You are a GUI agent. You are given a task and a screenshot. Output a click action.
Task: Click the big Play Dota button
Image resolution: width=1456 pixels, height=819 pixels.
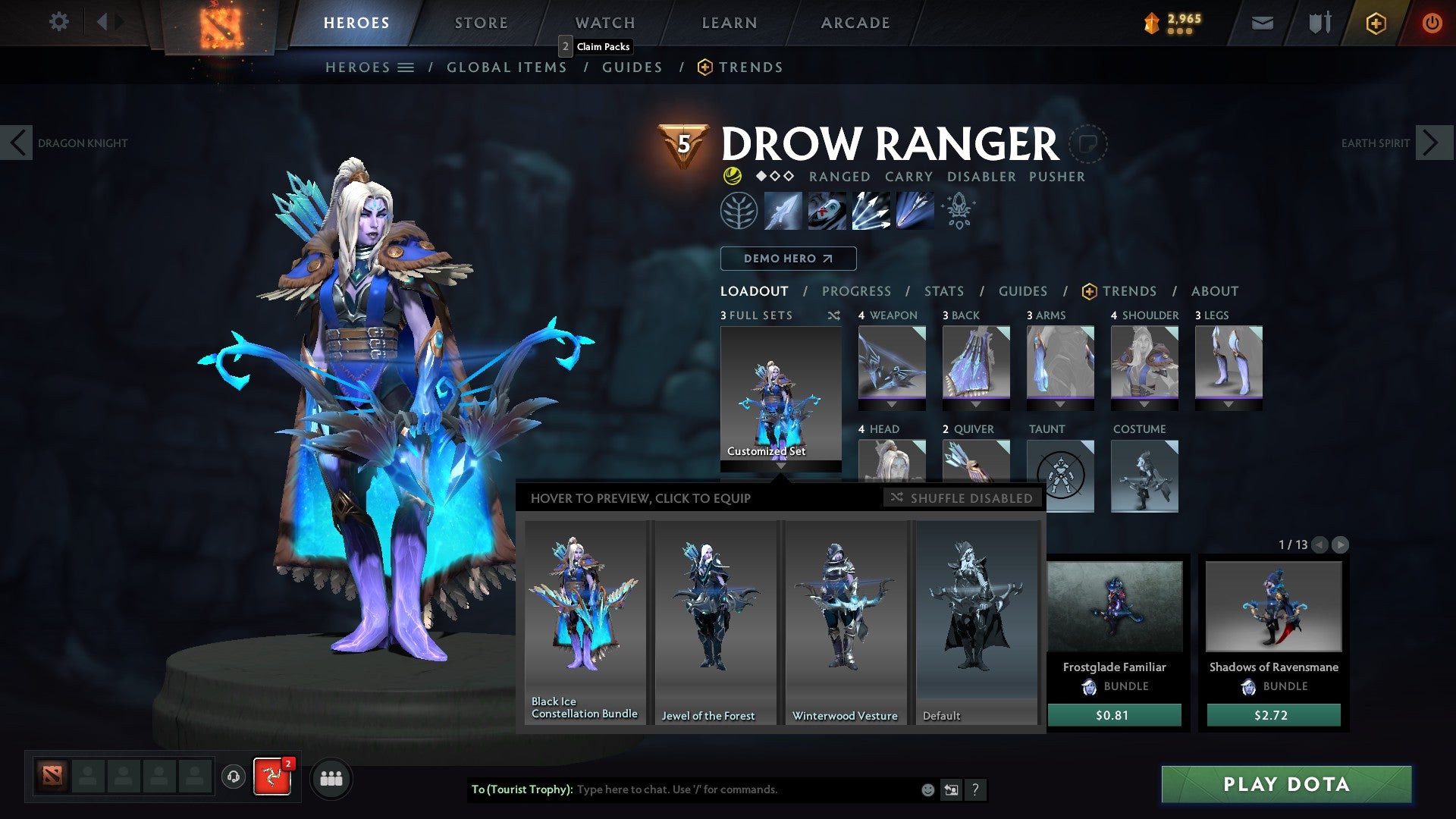[1285, 785]
